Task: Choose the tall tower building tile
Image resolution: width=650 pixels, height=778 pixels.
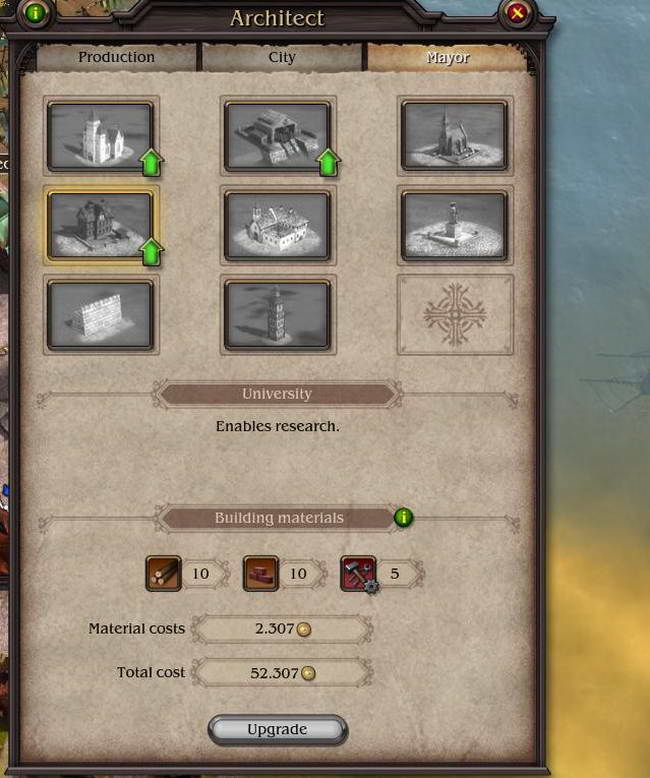Action: [x=277, y=314]
